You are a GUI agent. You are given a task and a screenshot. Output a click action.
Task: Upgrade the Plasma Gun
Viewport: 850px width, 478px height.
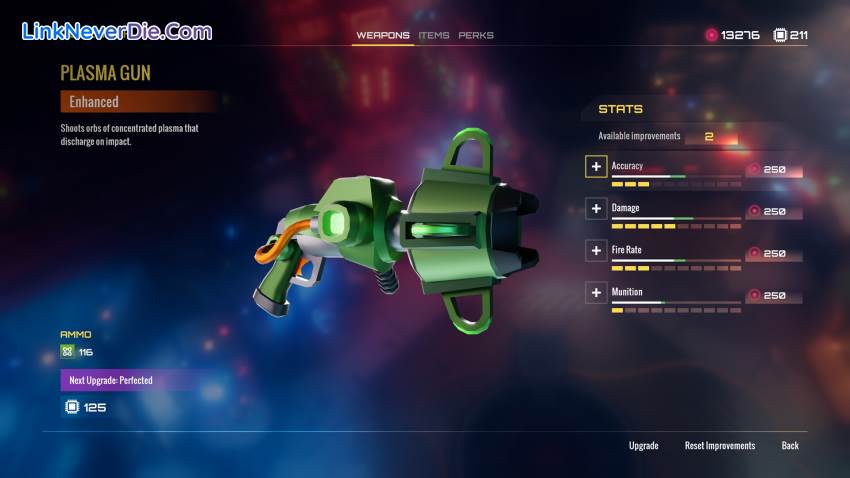click(643, 445)
